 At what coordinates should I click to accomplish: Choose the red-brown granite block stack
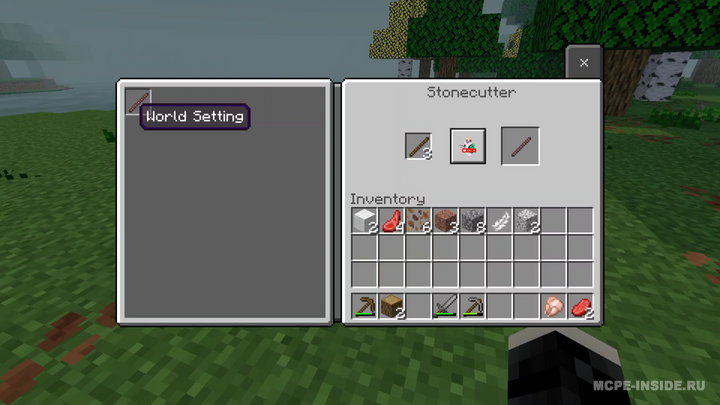click(x=445, y=221)
